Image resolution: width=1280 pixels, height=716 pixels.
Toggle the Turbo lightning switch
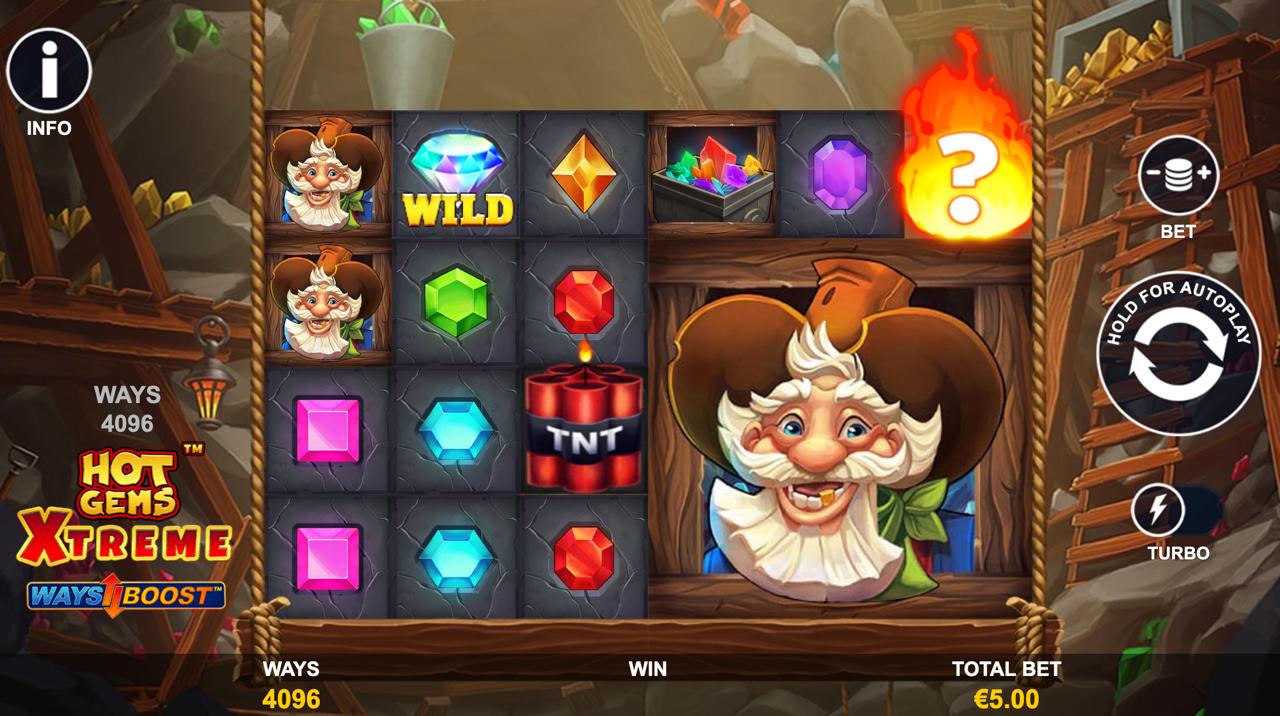click(x=1176, y=511)
